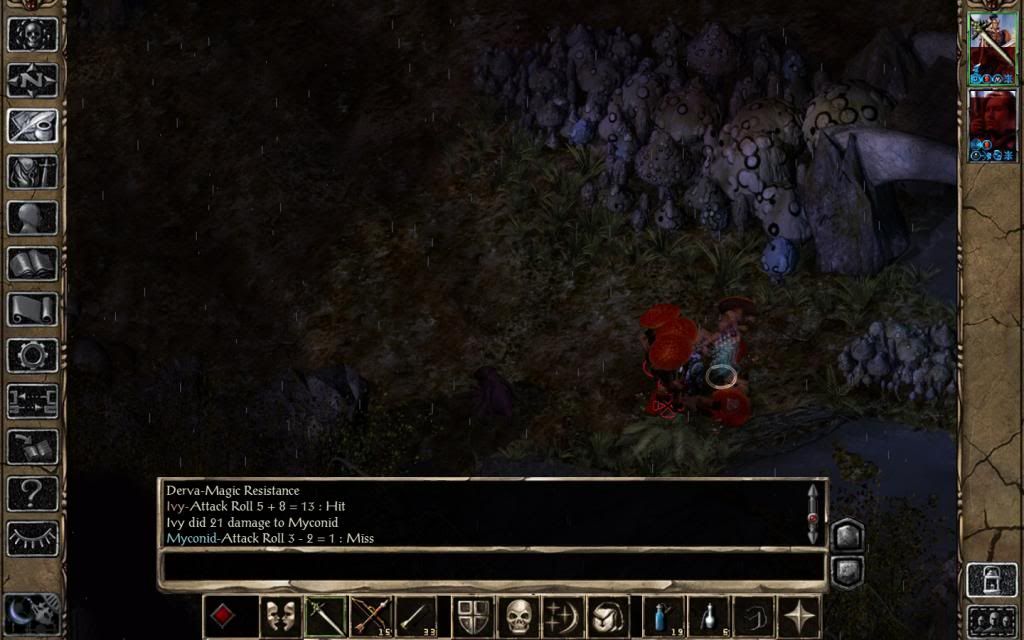Open the priest scroll icon
This screenshot has height=640, width=1024.
pos(33,309)
